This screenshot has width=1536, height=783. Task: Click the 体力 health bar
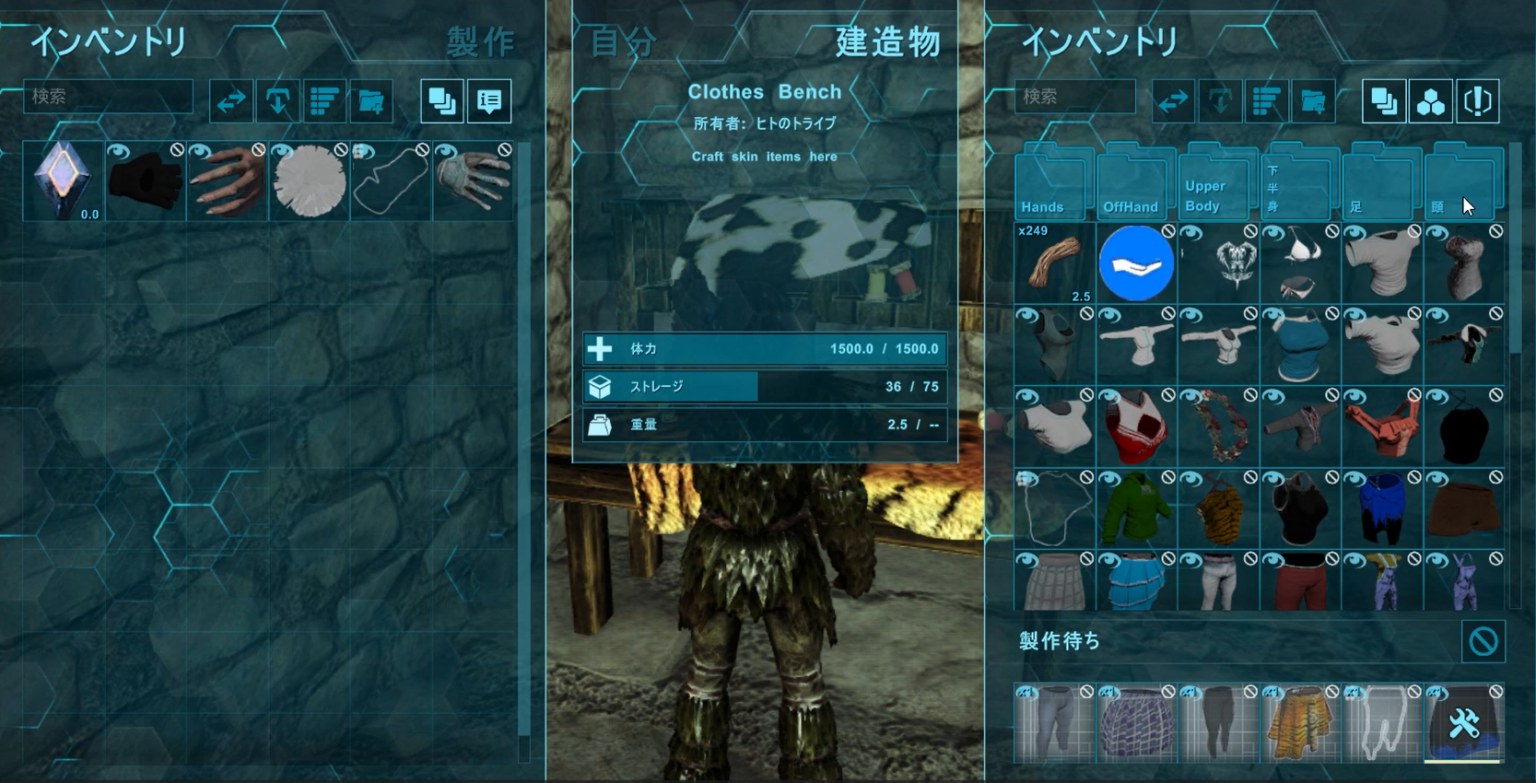[x=765, y=350]
